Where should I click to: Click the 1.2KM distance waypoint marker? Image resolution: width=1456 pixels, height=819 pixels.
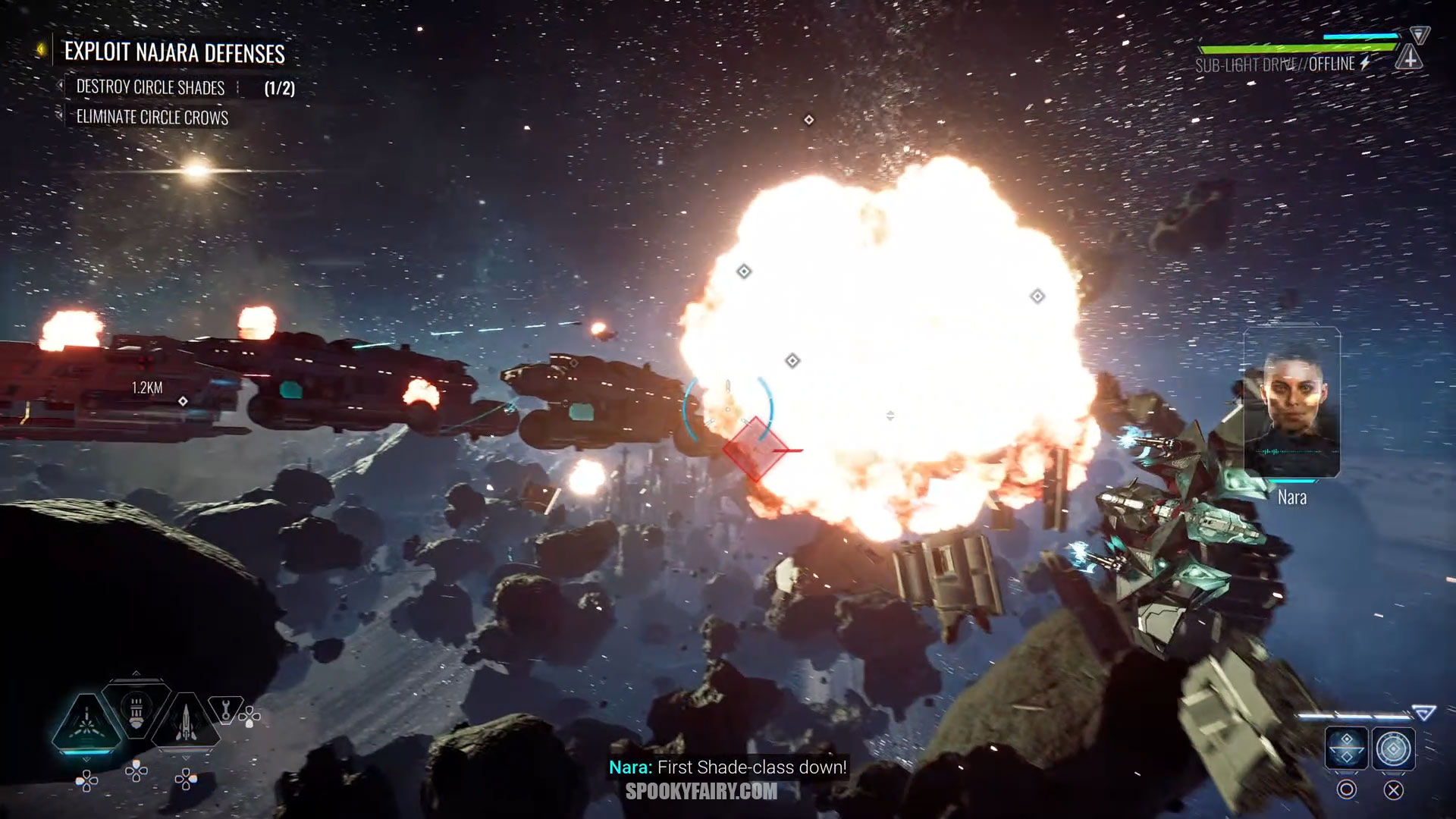[183, 400]
